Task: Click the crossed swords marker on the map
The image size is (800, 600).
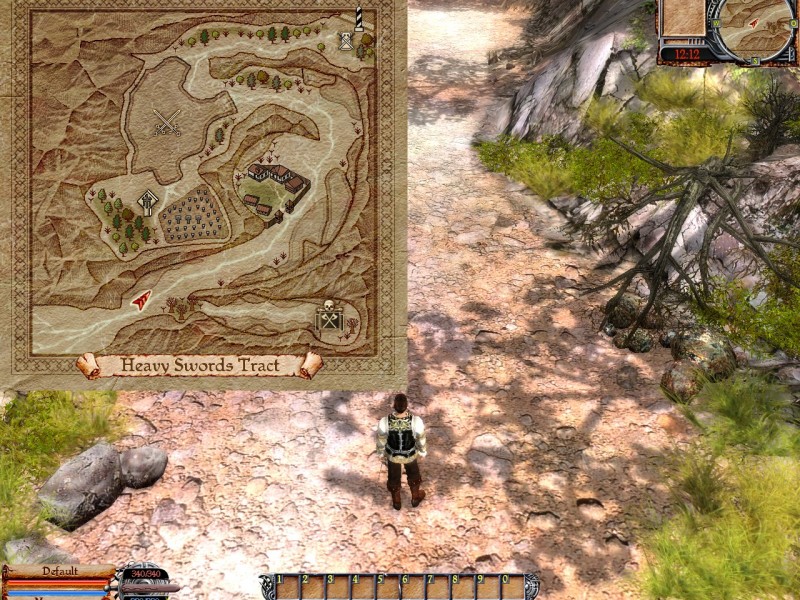Action: pos(167,122)
